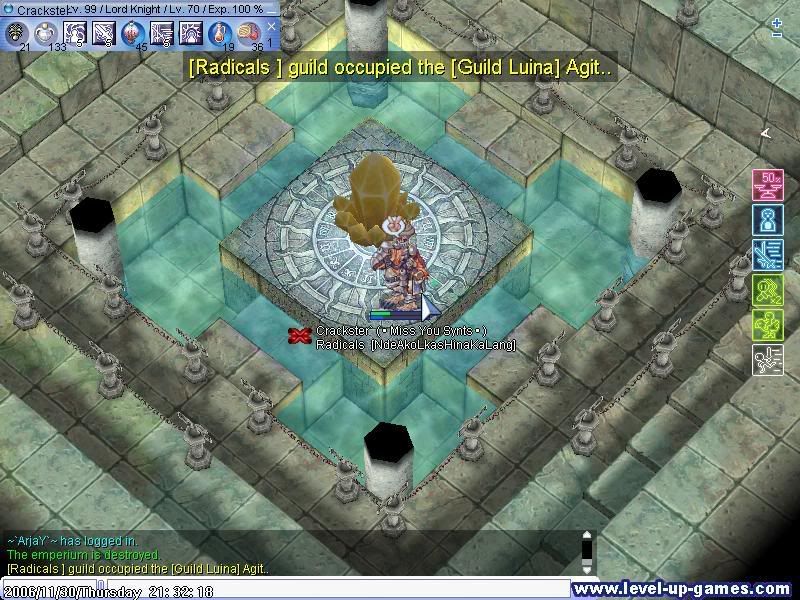Select the hotbar slot holding 133 white potions
This screenshot has height=600, width=800.
(x=45, y=33)
